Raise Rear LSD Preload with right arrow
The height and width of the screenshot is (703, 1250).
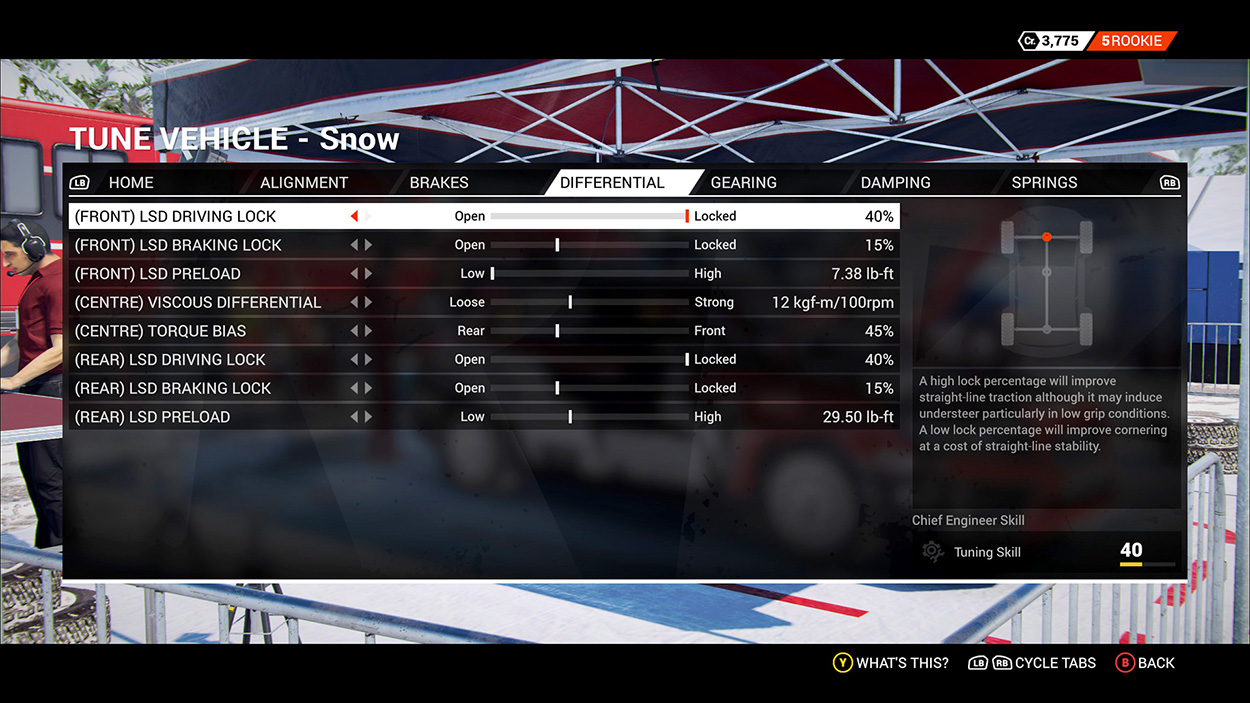tap(369, 417)
